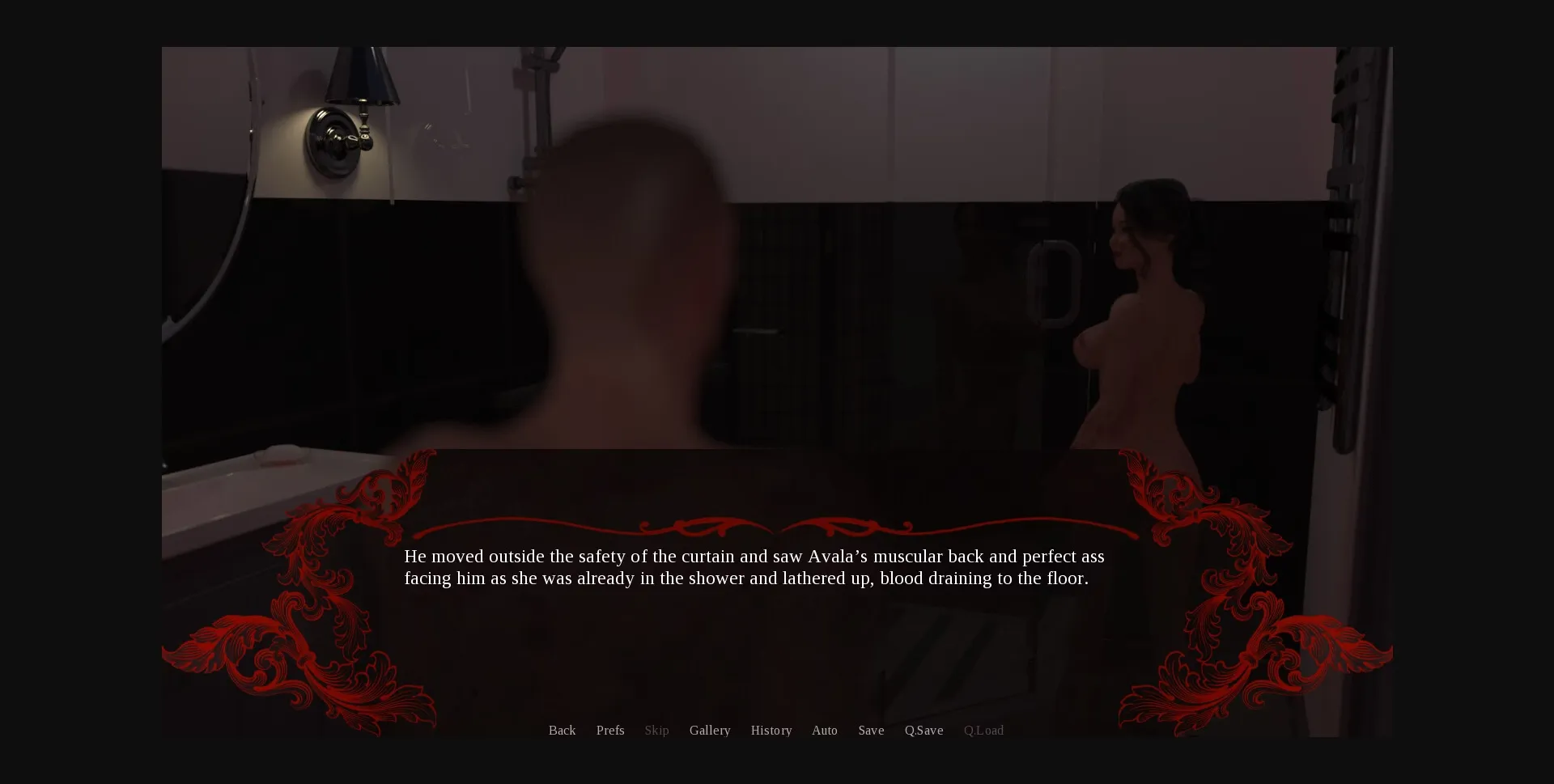The width and height of the screenshot is (1554, 784).
Task: Save the game at this shower scene
Action: (871, 730)
